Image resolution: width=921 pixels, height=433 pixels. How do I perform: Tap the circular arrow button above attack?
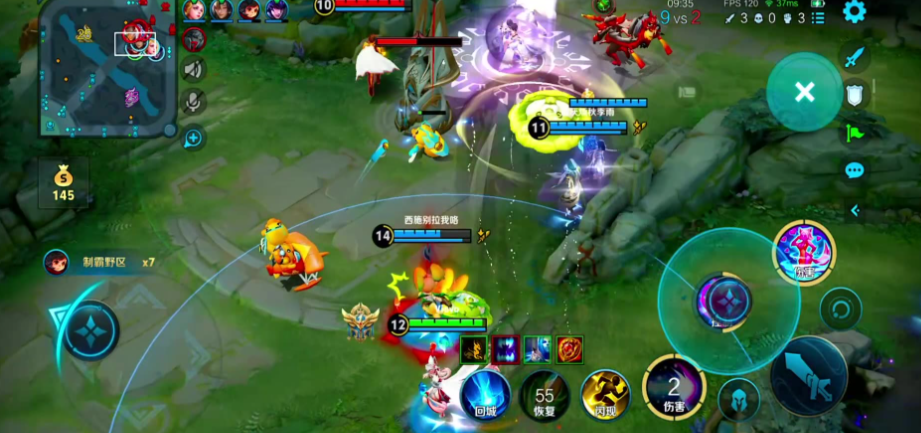click(840, 309)
